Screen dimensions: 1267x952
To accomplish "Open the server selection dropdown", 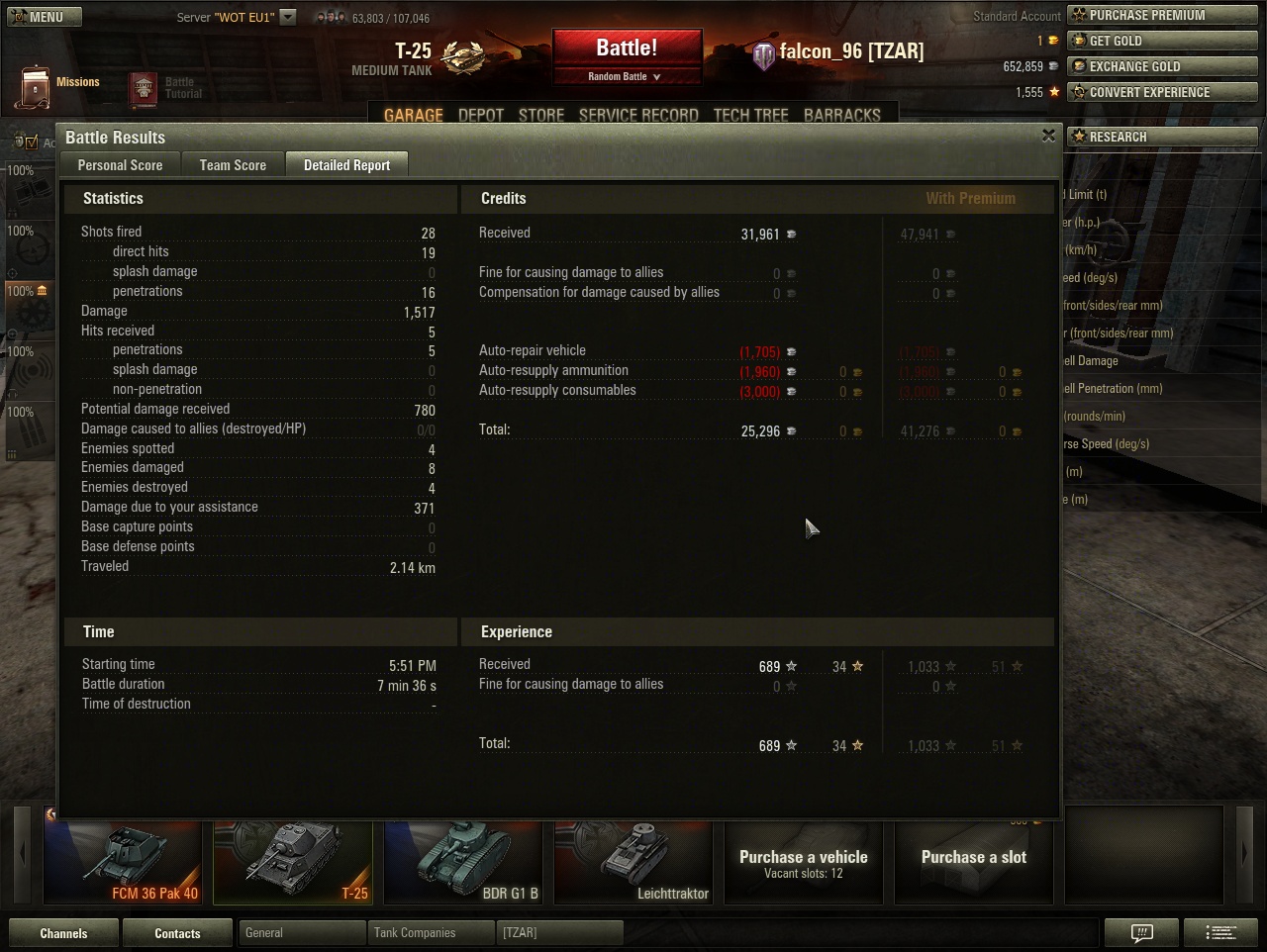I will (x=288, y=17).
